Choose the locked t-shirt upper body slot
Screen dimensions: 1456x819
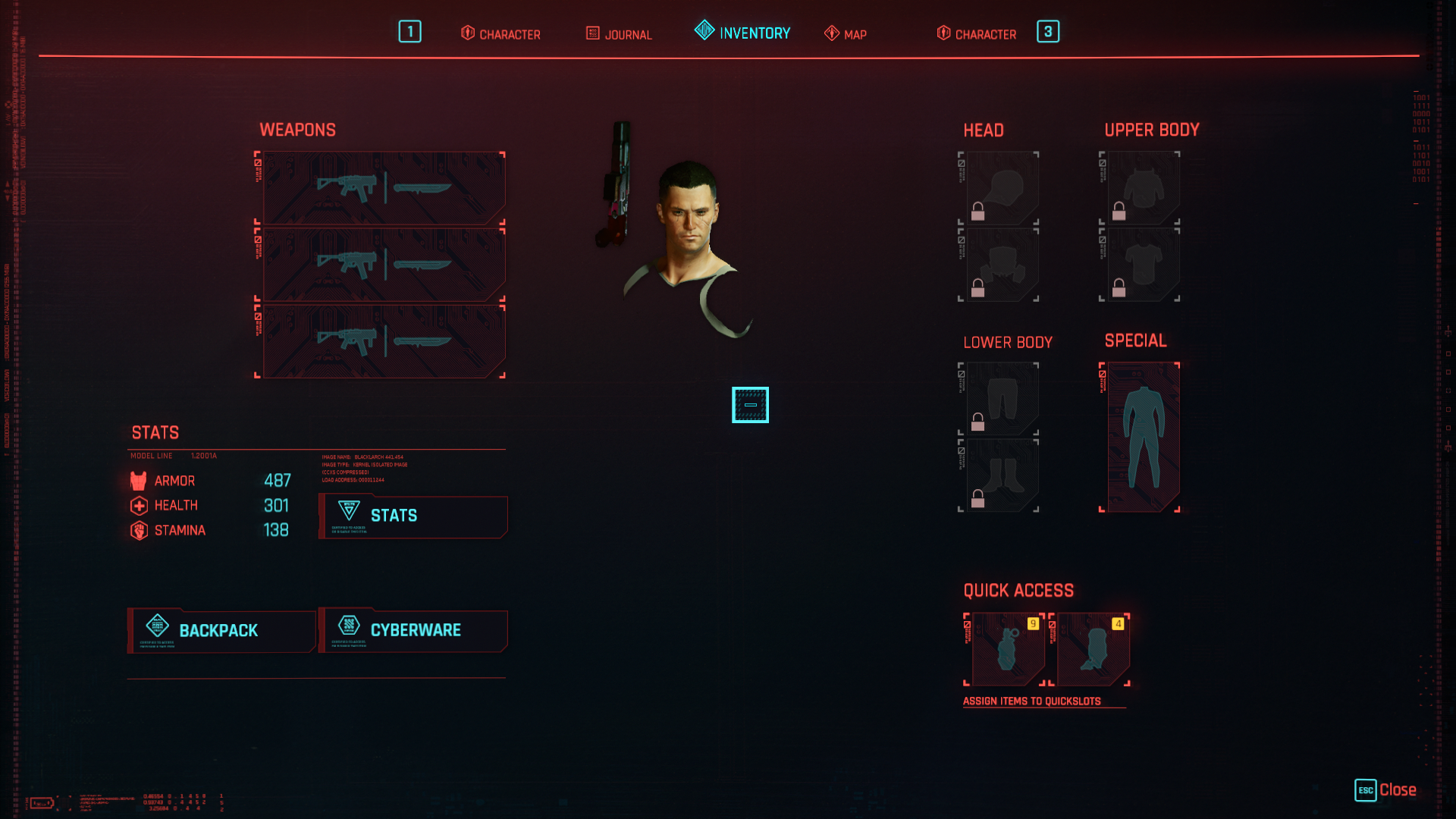click(1142, 265)
